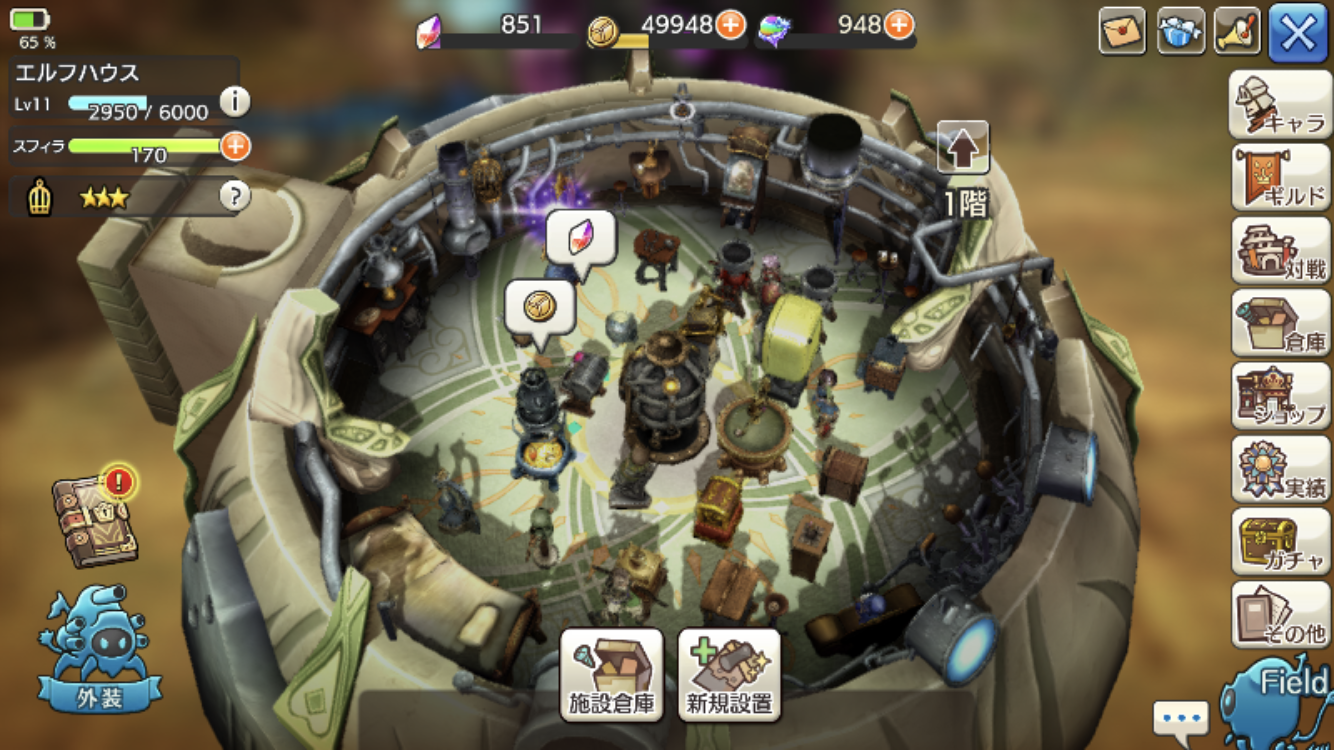The height and width of the screenshot is (750, 1334).
Task: Click the blue robot icon in top bar
Action: tap(1181, 31)
